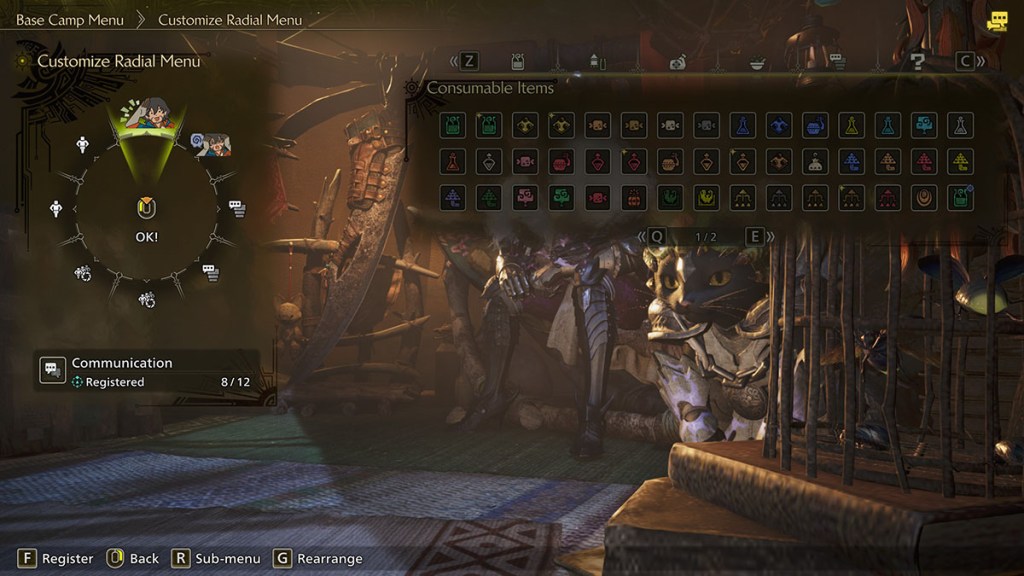The height and width of the screenshot is (576, 1024).
Task: Select the dizzy-swirl character sticker radial slot
Action: 213,146
